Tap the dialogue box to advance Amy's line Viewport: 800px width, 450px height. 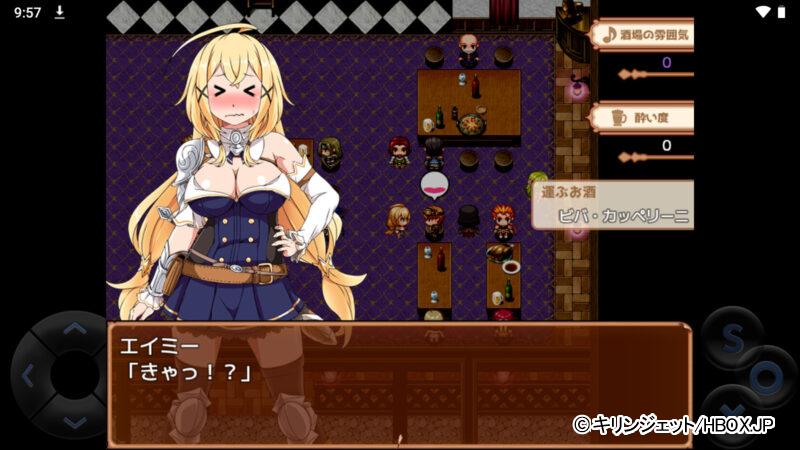click(x=398, y=383)
